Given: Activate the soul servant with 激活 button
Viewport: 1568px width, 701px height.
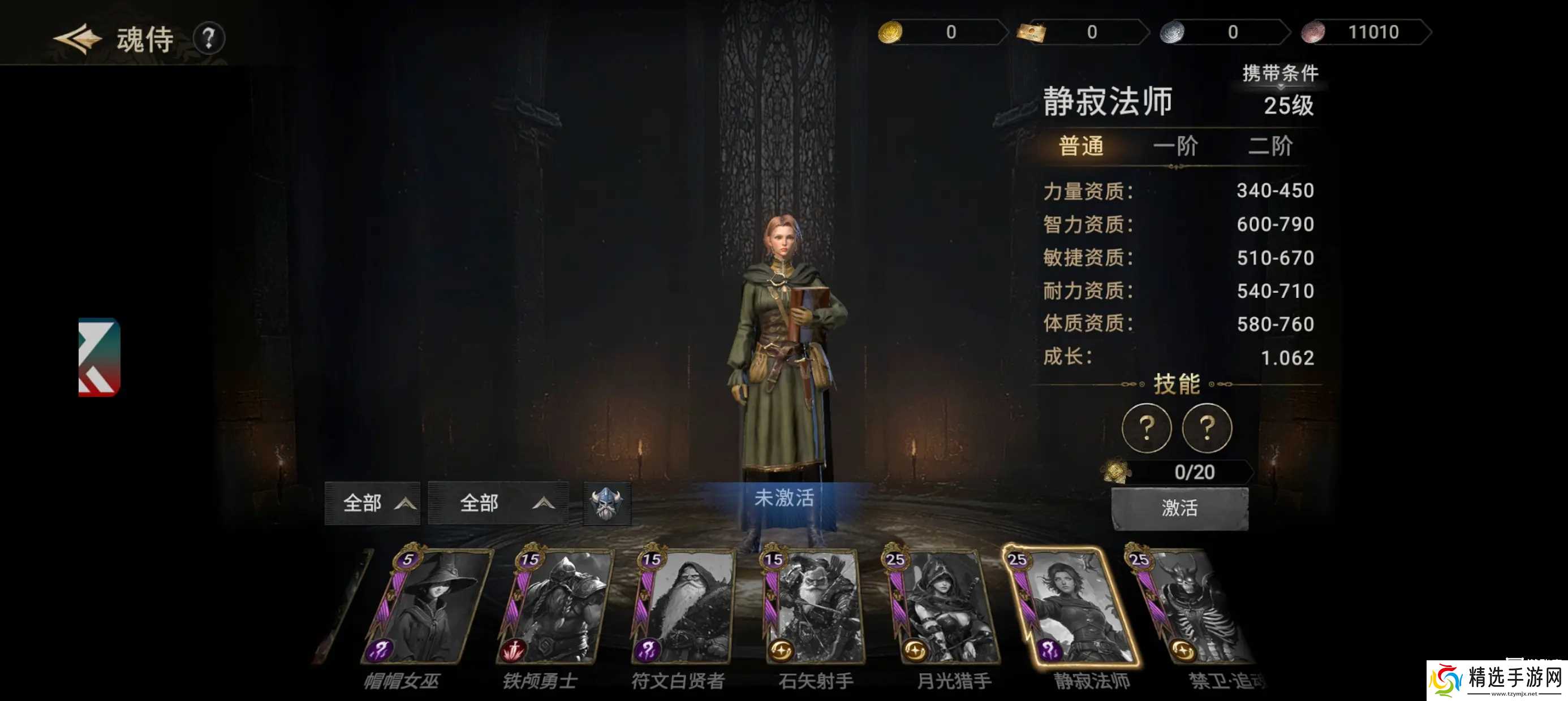Looking at the screenshot, I should click(x=1179, y=508).
